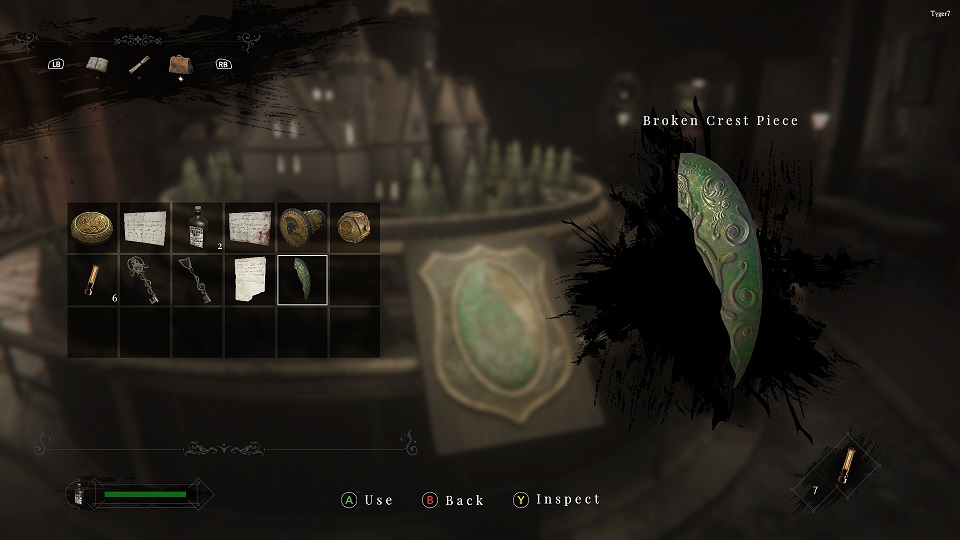Switch to the rolled scroll tab
Screen dimensions: 960x540
[x=139, y=65]
